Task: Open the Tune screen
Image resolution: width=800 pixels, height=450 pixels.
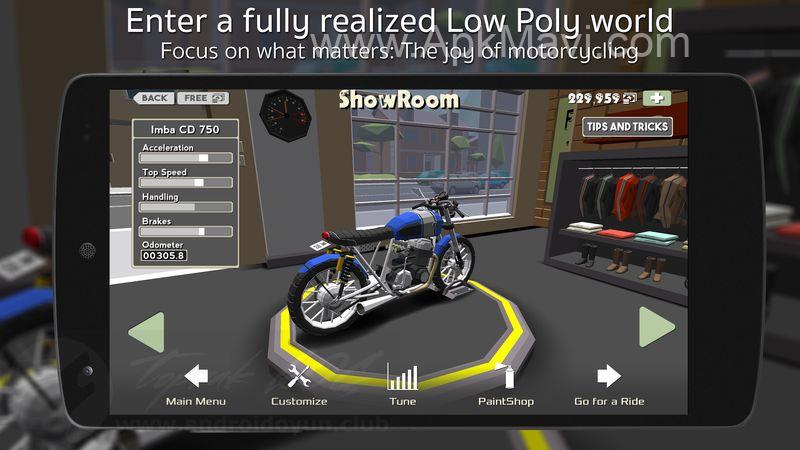Action: coord(402,384)
